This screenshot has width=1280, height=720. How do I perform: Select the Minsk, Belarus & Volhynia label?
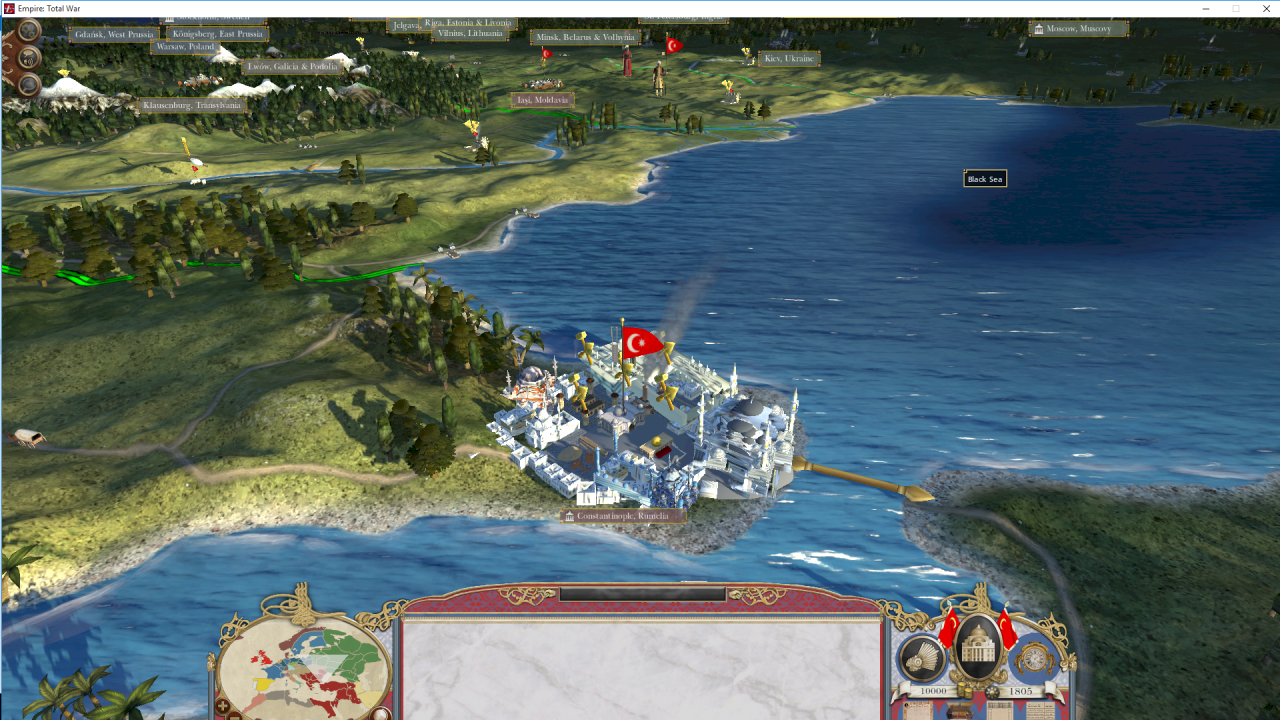585,37
